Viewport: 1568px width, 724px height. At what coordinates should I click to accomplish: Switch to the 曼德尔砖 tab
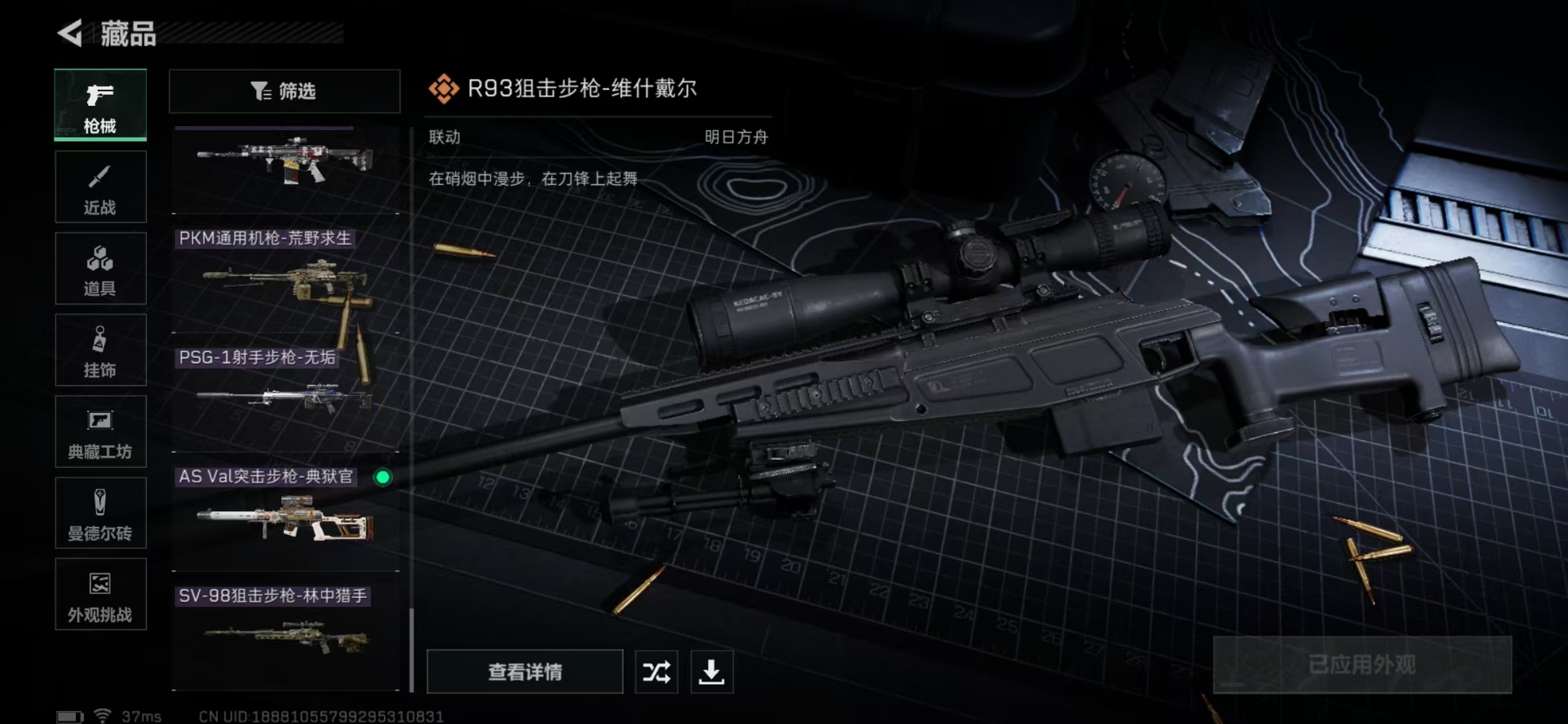point(101,514)
